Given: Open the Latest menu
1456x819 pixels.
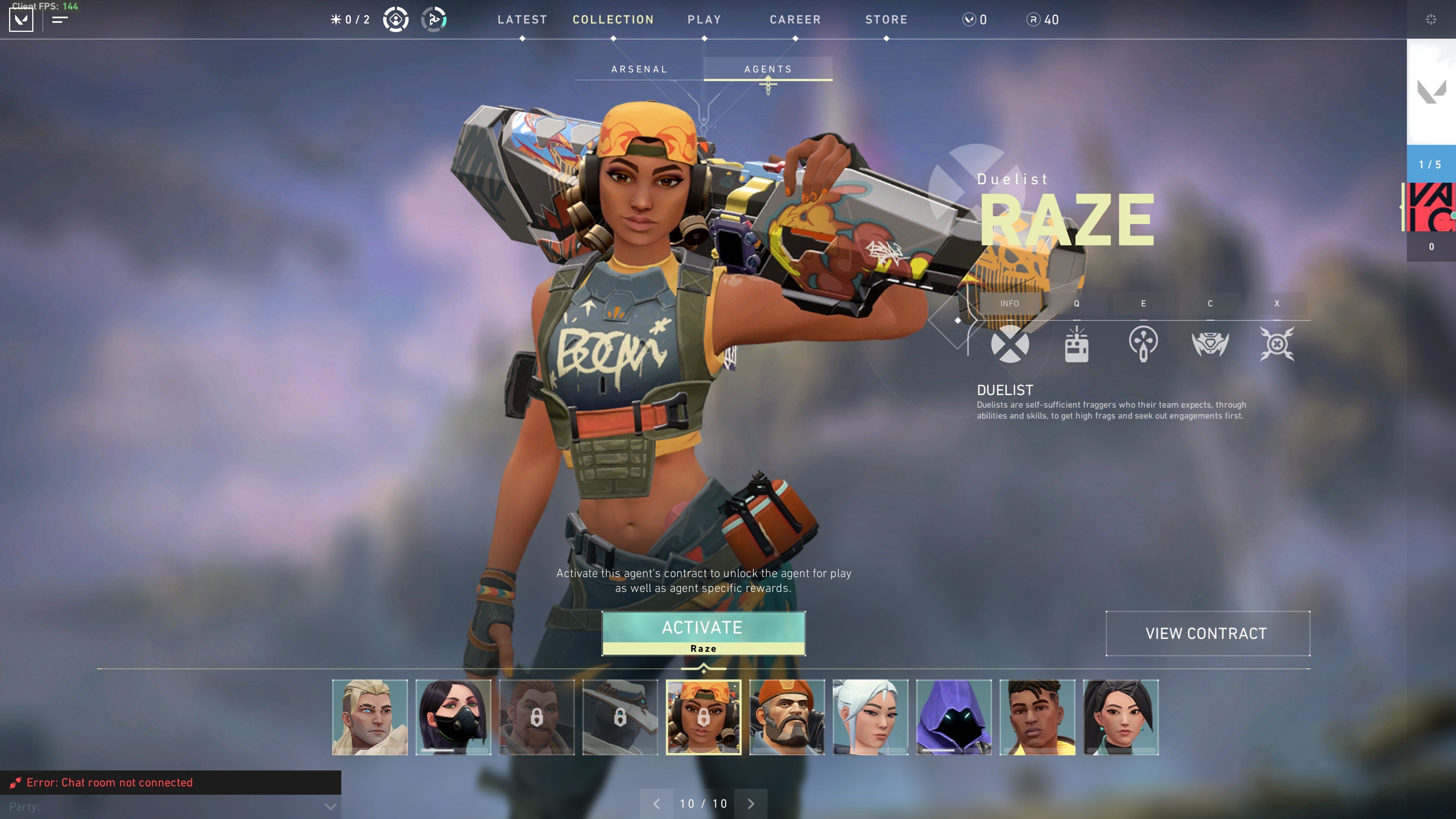Looking at the screenshot, I should 522,20.
